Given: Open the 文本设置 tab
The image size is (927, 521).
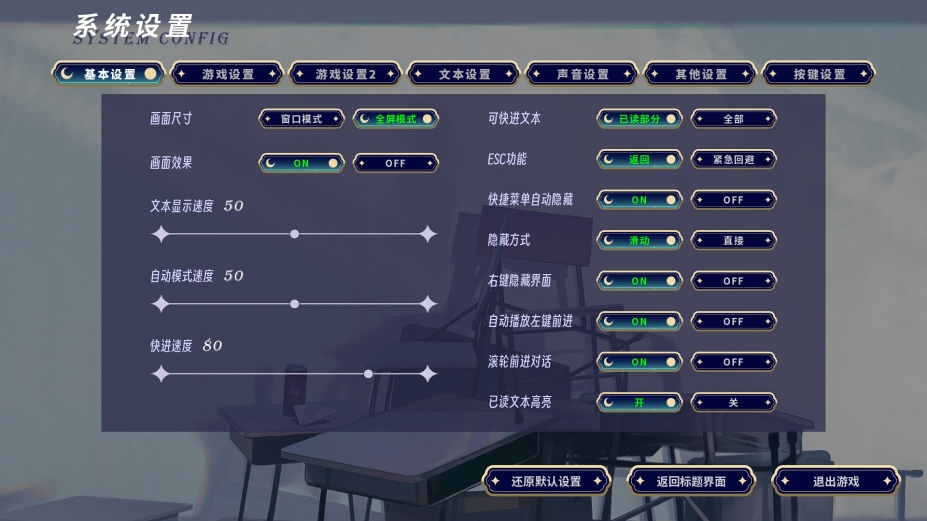Looking at the screenshot, I should pyautogui.click(x=464, y=74).
